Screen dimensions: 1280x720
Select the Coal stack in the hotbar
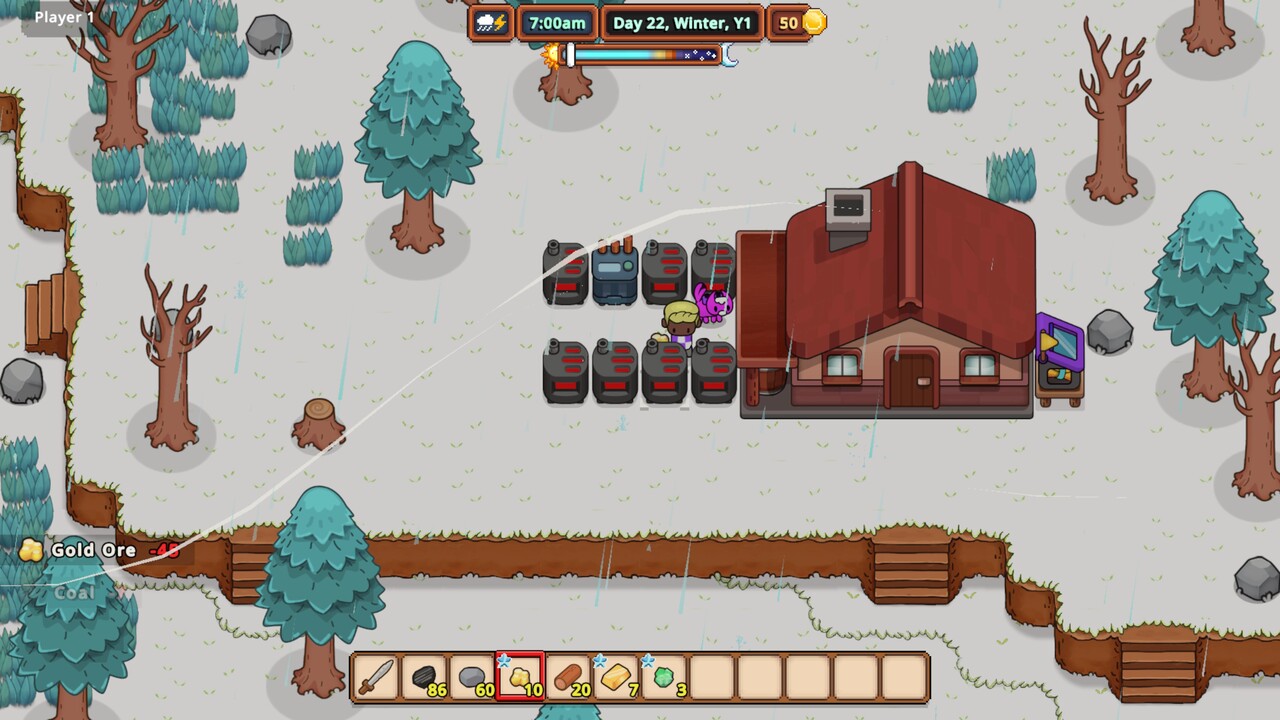(x=423, y=678)
